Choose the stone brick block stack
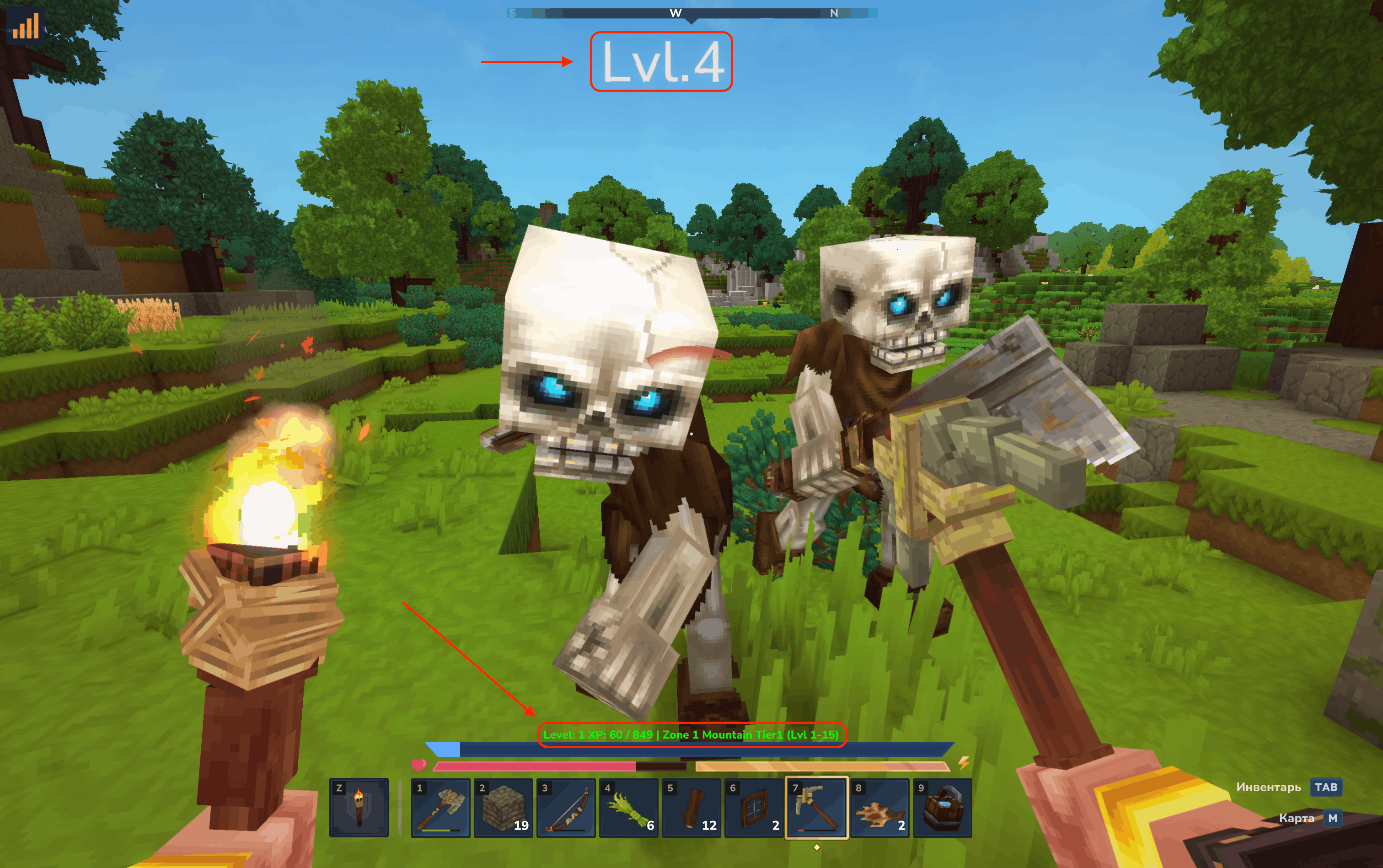This screenshot has width=1383, height=868. [x=503, y=807]
